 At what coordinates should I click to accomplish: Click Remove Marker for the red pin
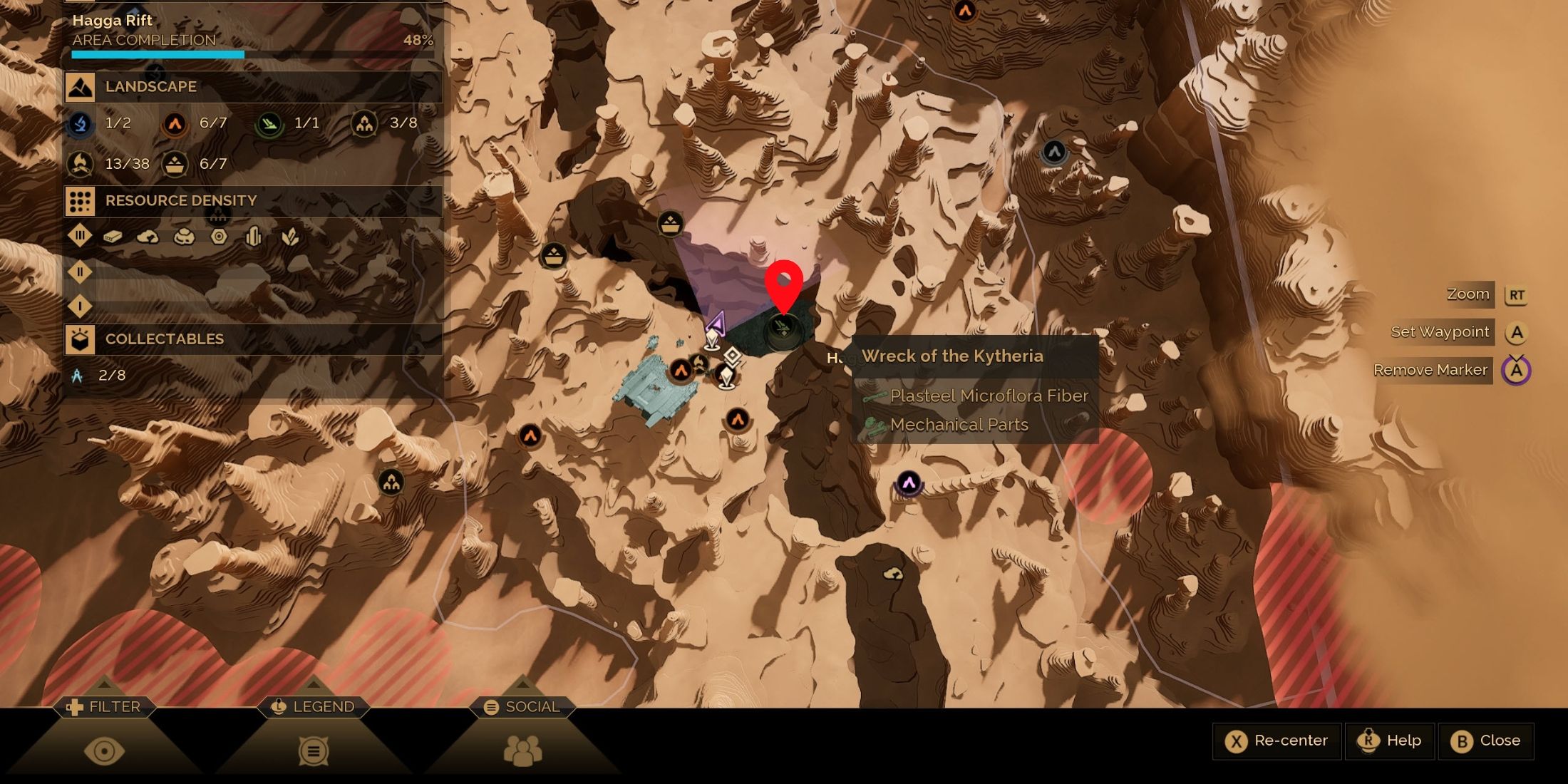pos(1433,370)
